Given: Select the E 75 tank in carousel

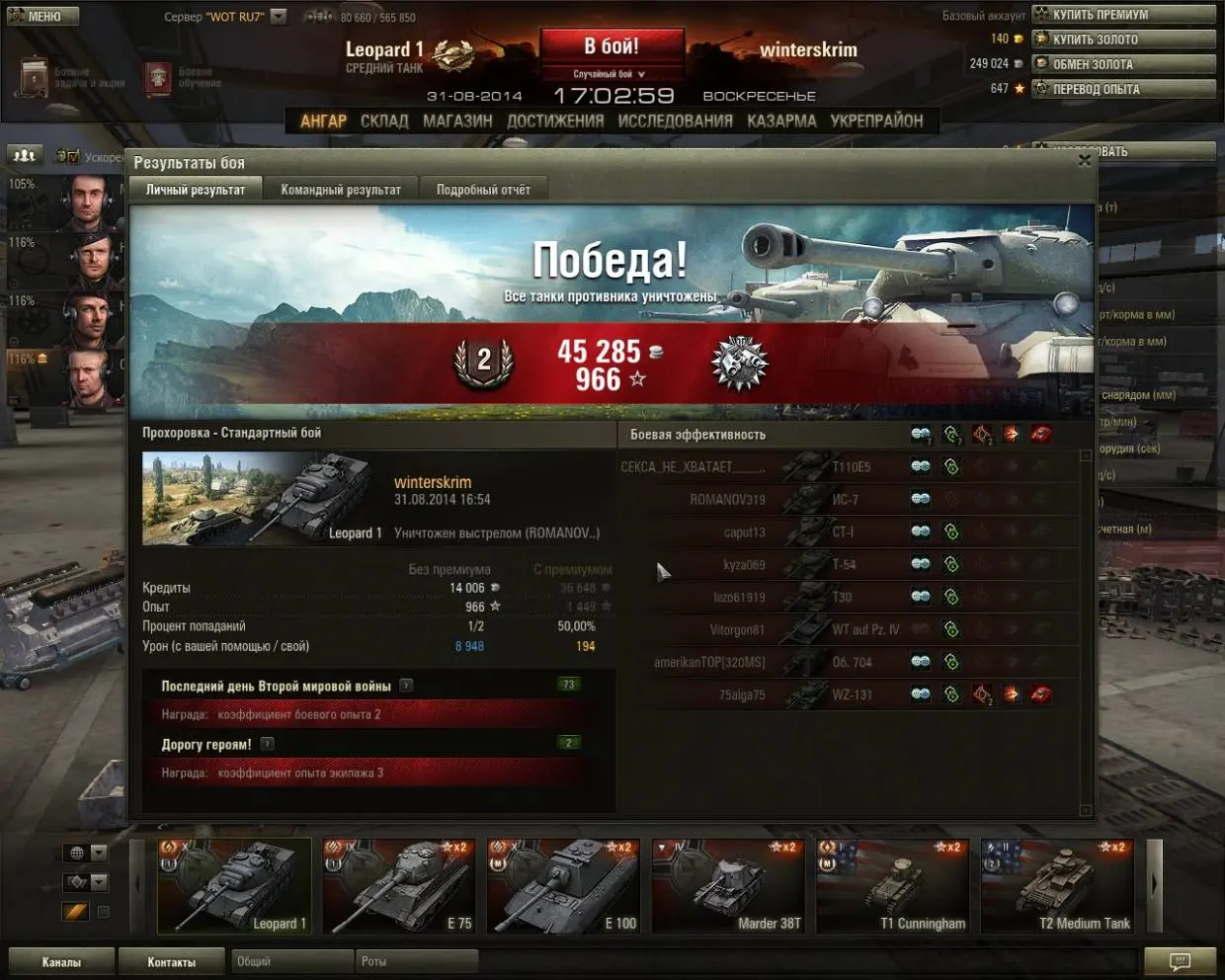Looking at the screenshot, I should [x=399, y=885].
